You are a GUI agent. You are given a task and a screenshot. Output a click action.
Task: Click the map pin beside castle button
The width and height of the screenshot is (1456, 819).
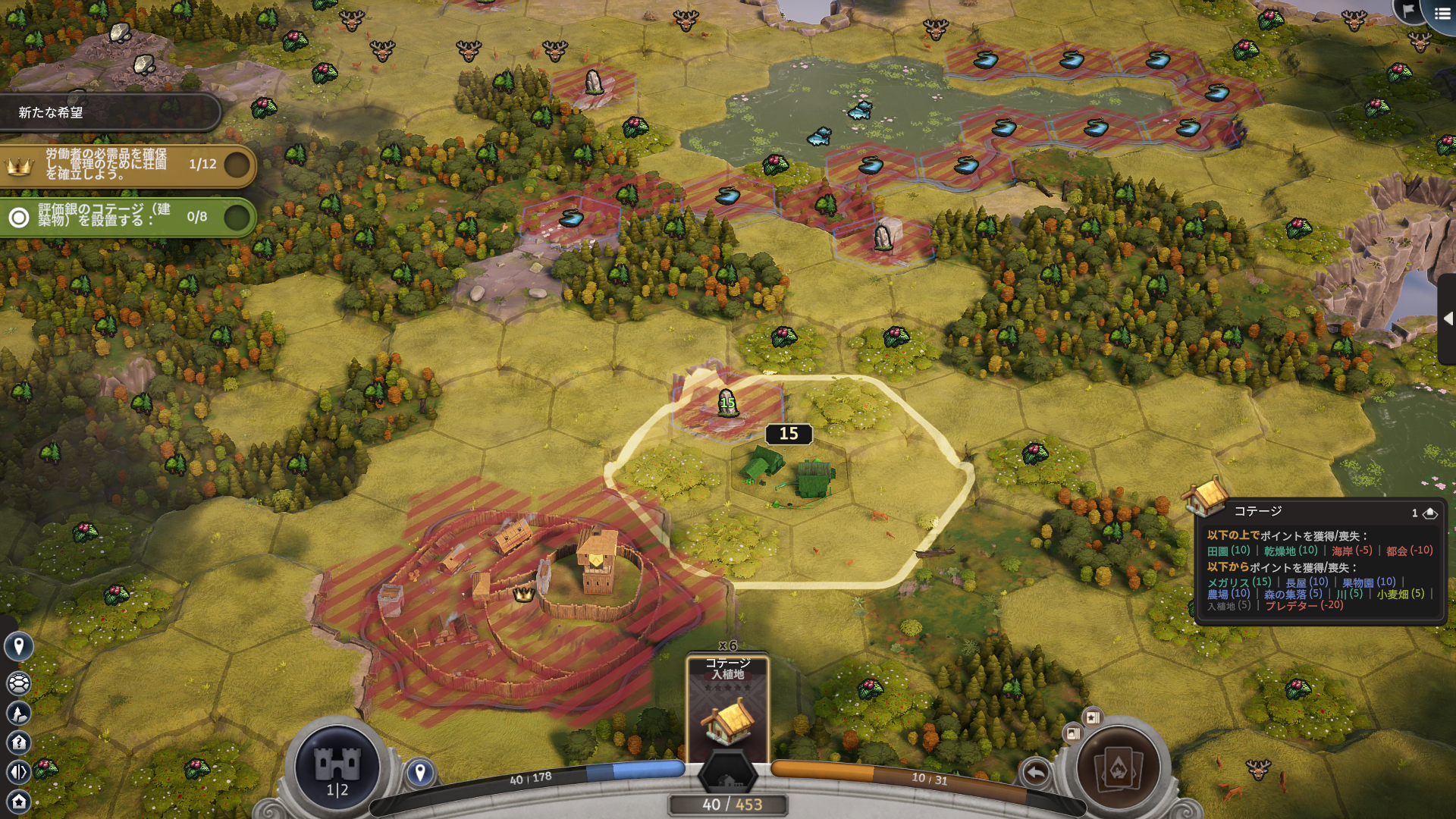point(420,773)
